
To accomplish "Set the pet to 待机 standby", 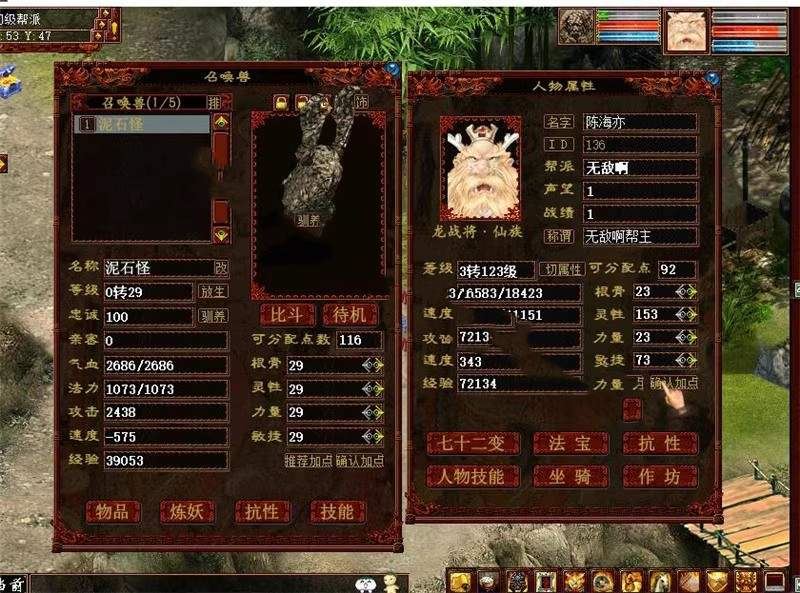I will (350, 314).
